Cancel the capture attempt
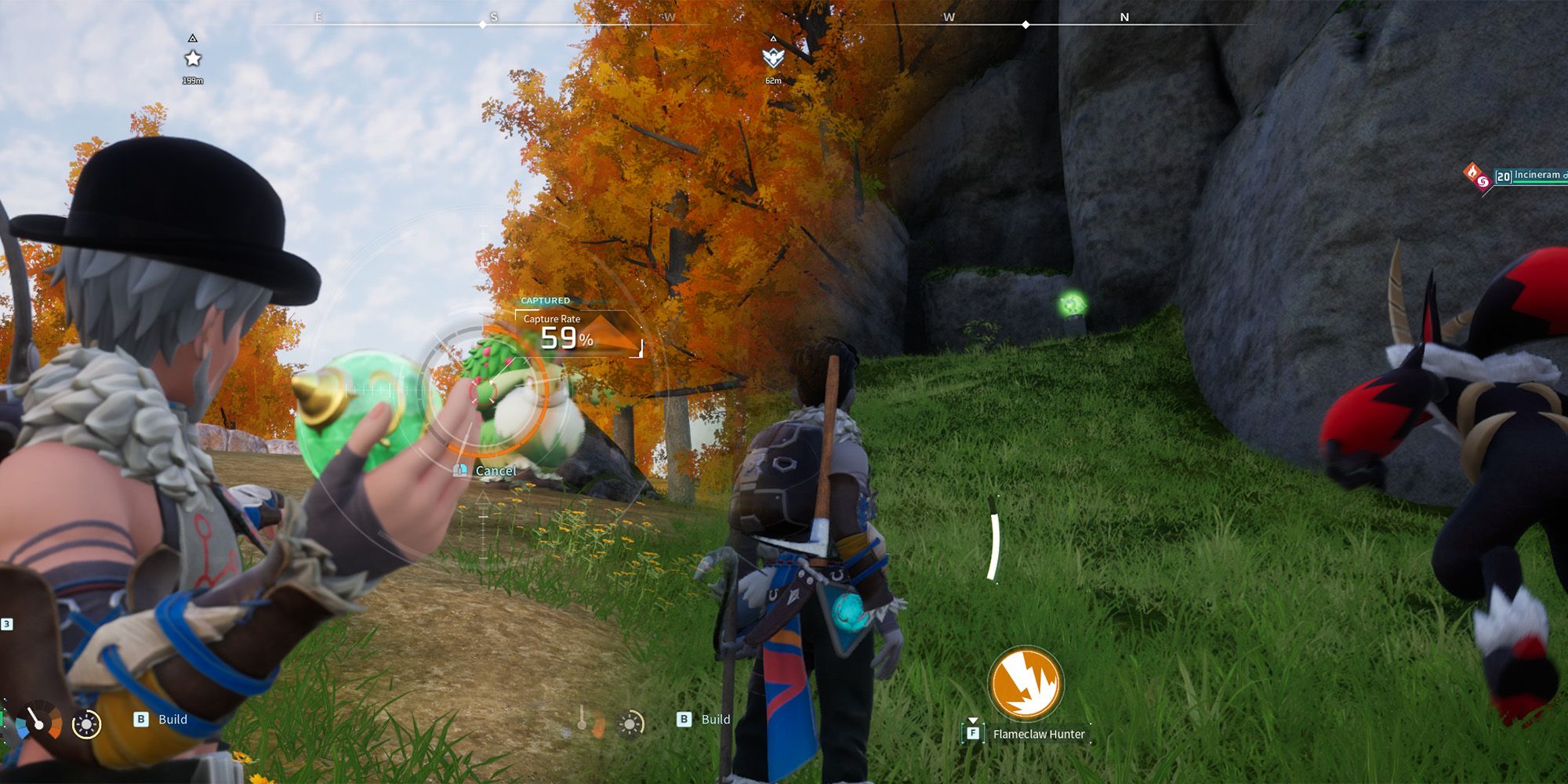1568x784 pixels. point(495,470)
